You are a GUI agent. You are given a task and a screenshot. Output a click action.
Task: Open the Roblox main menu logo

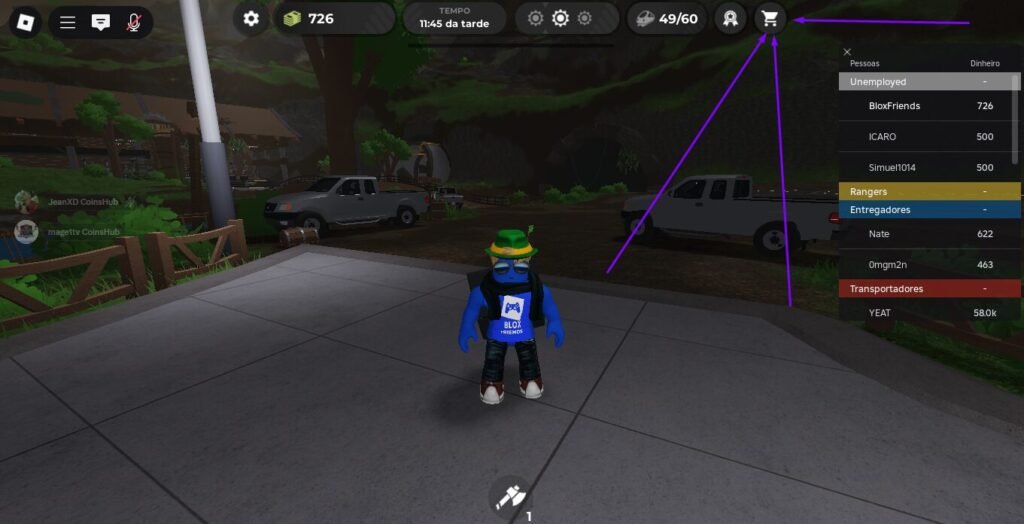click(x=25, y=22)
